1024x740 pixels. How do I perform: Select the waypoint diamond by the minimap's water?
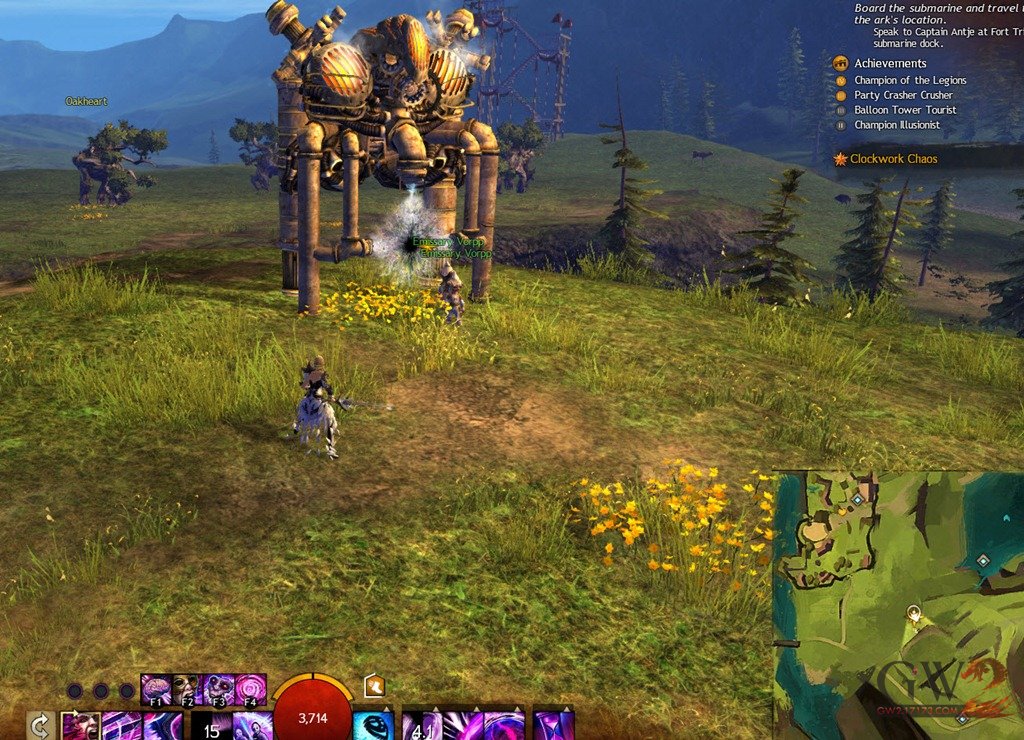coord(983,561)
